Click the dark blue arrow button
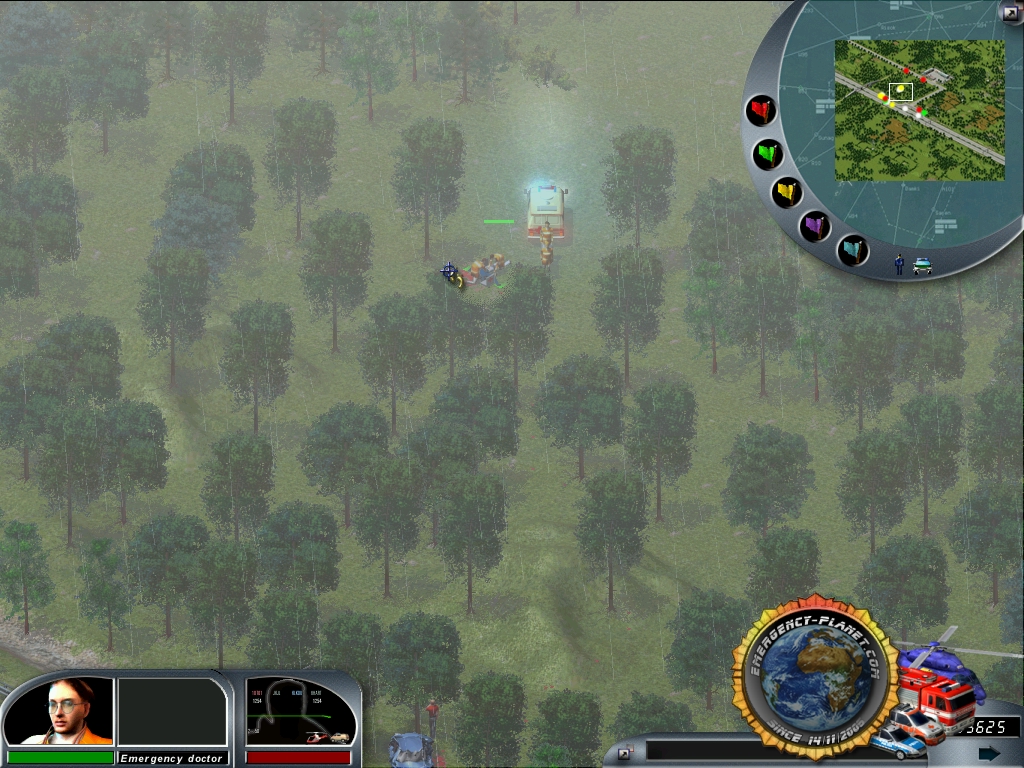The height and width of the screenshot is (768, 1024). tap(989, 753)
